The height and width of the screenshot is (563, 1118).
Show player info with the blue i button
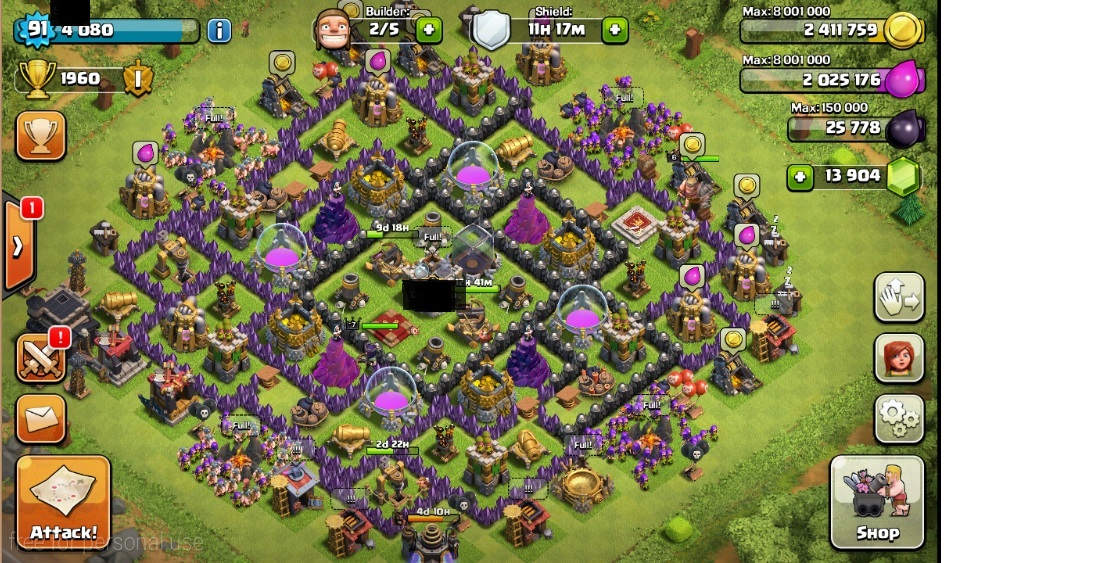pyautogui.click(x=219, y=30)
